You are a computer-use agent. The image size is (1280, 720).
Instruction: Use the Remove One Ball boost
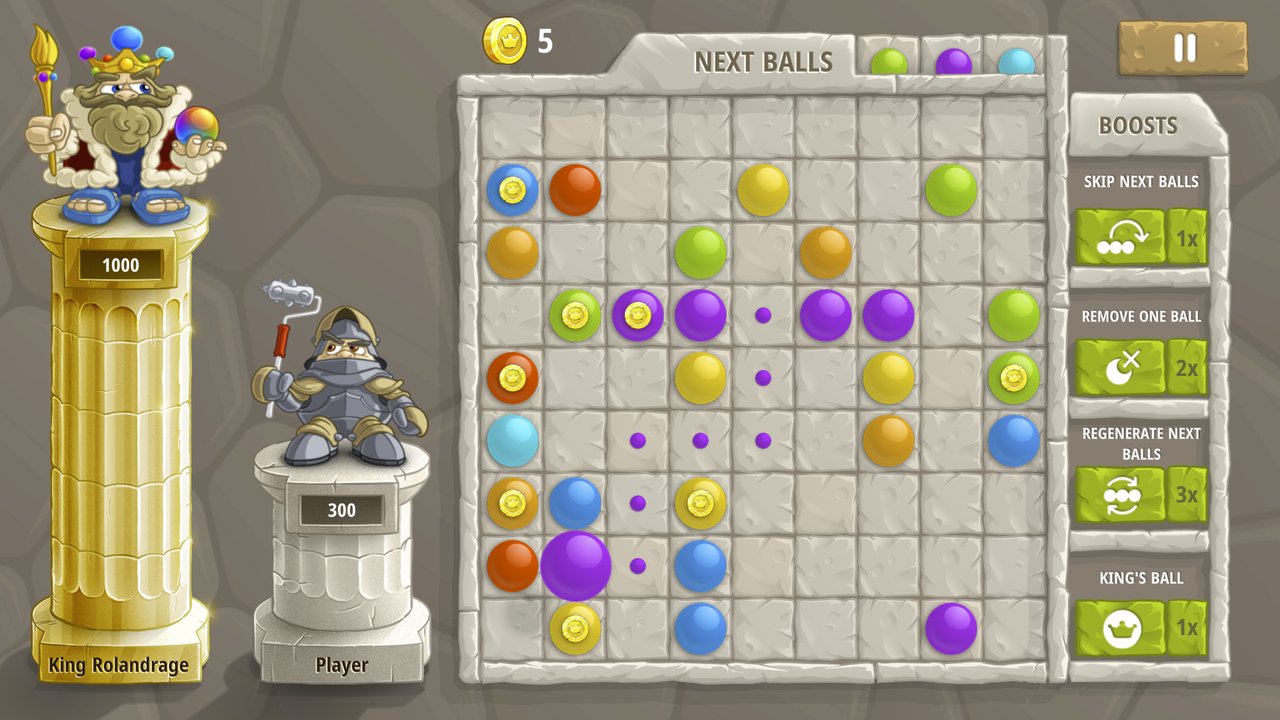(x=1121, y=367)
